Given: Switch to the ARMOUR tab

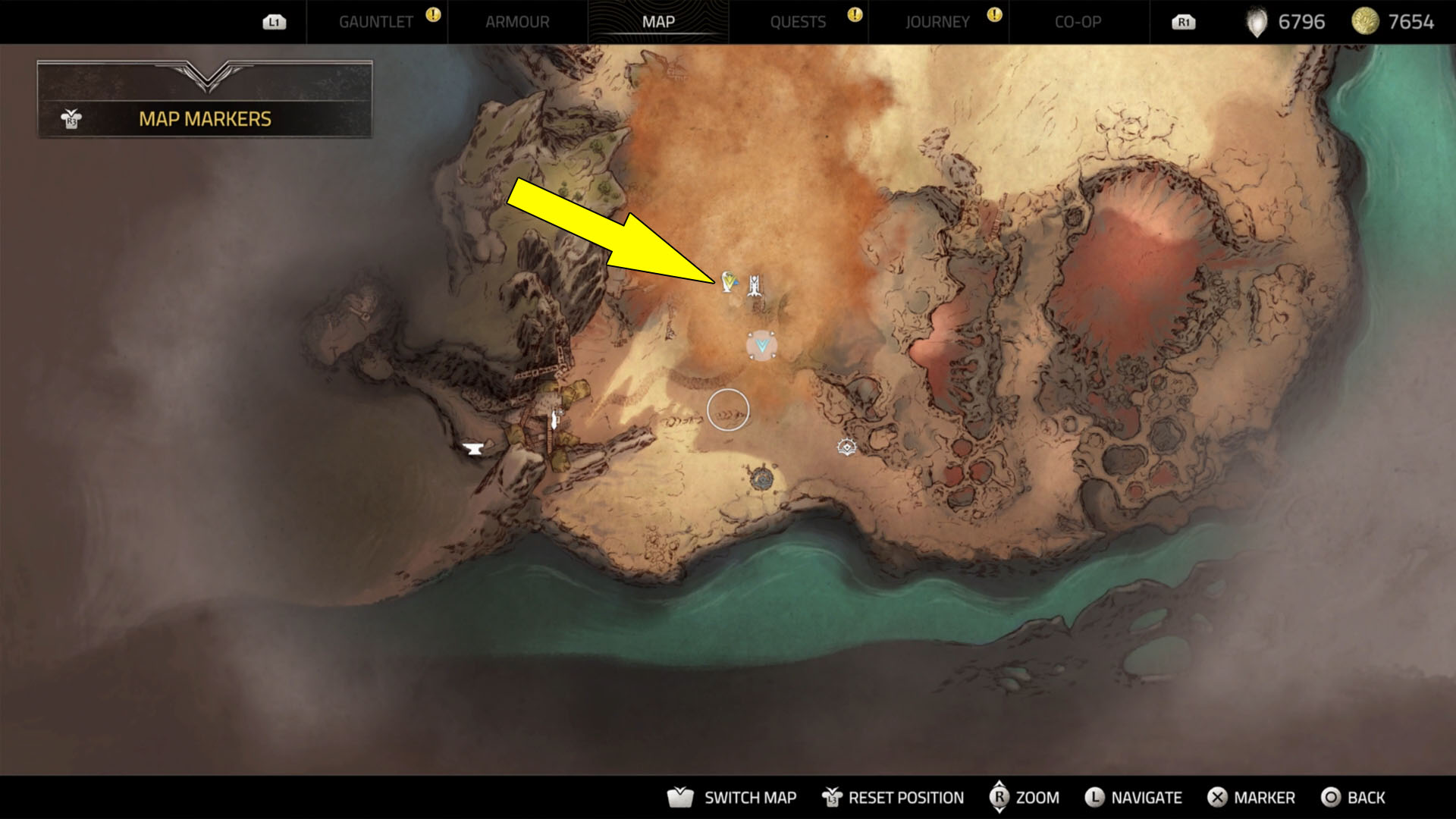Looking at the screenshot, I should coord(517,22).
